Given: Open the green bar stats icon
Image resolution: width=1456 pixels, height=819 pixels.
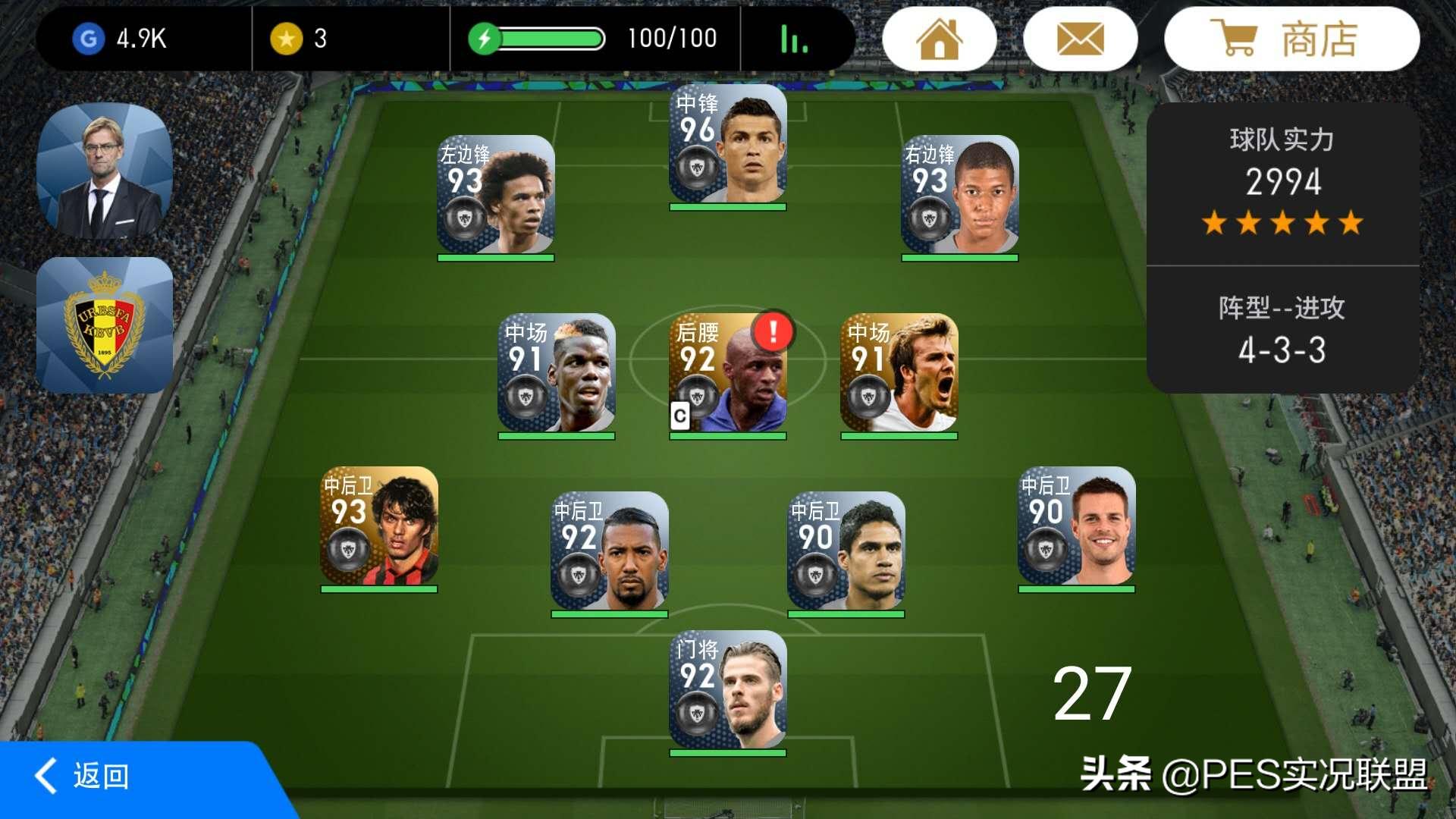Looking at the screenshot, I should coord(793,39).
